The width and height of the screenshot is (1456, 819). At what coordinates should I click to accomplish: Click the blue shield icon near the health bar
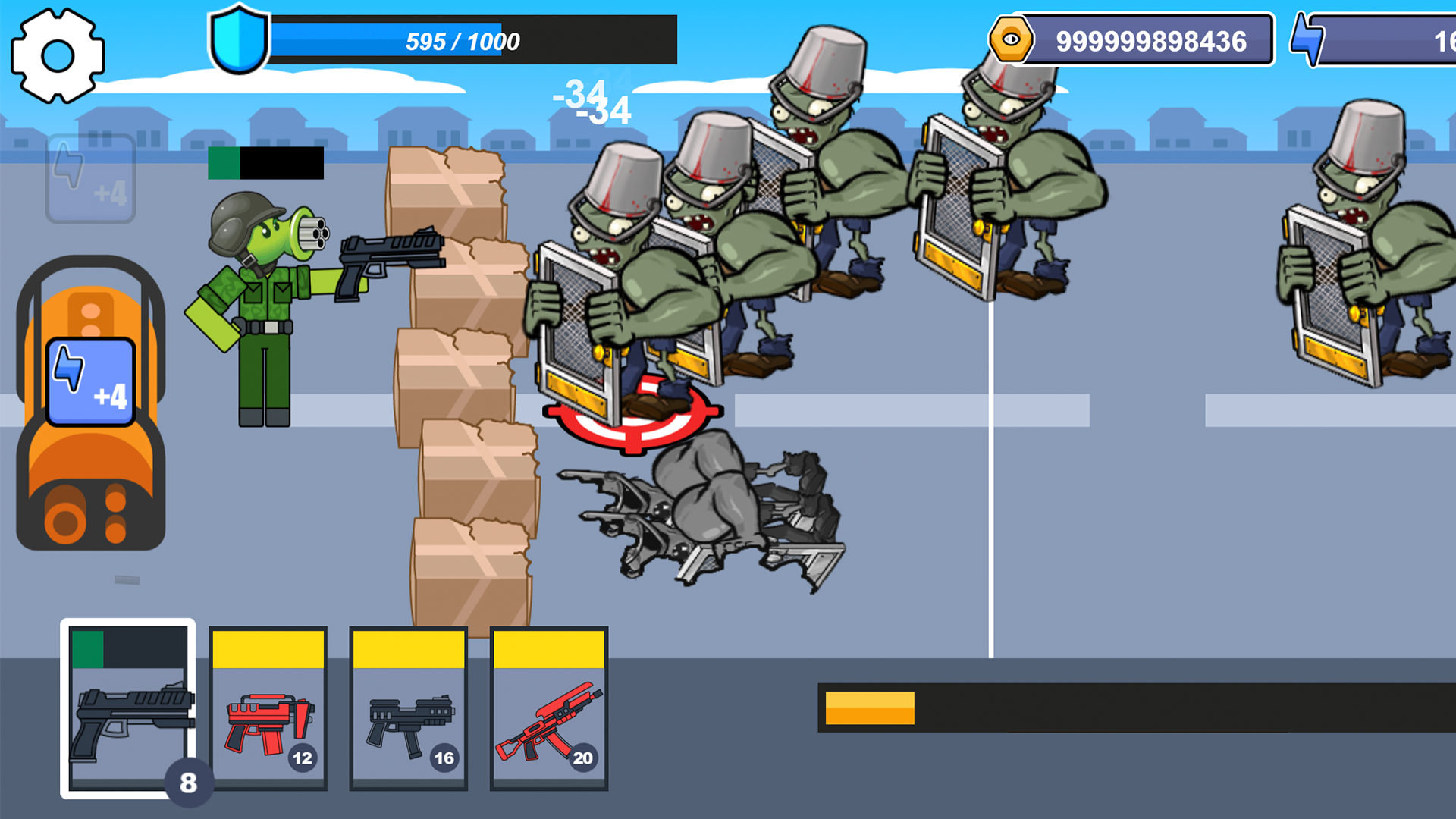point(237,38)
